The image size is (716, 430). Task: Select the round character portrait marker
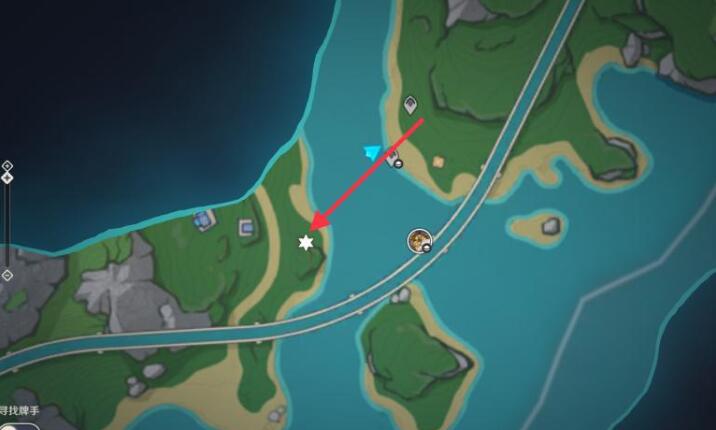pos(419,240)
